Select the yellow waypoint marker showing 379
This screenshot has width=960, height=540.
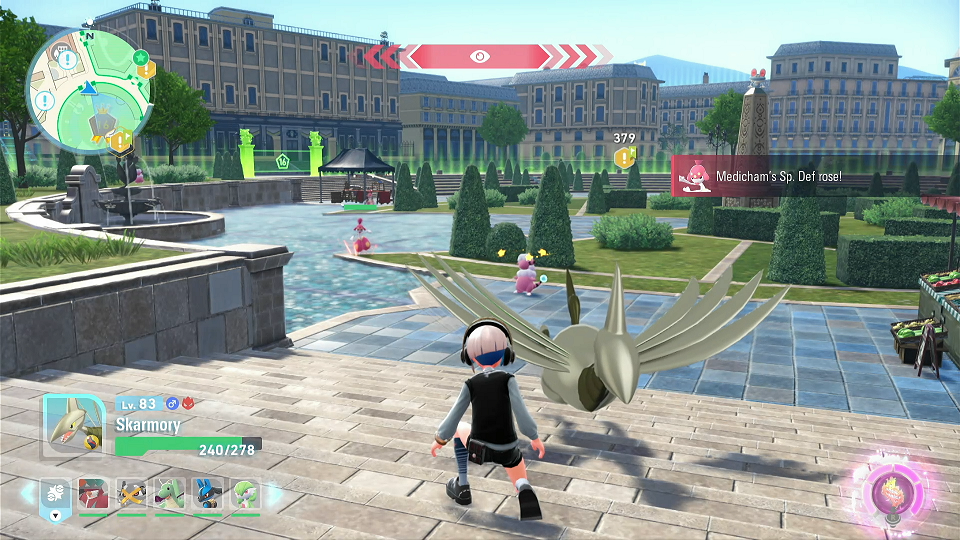coord(624,157)
